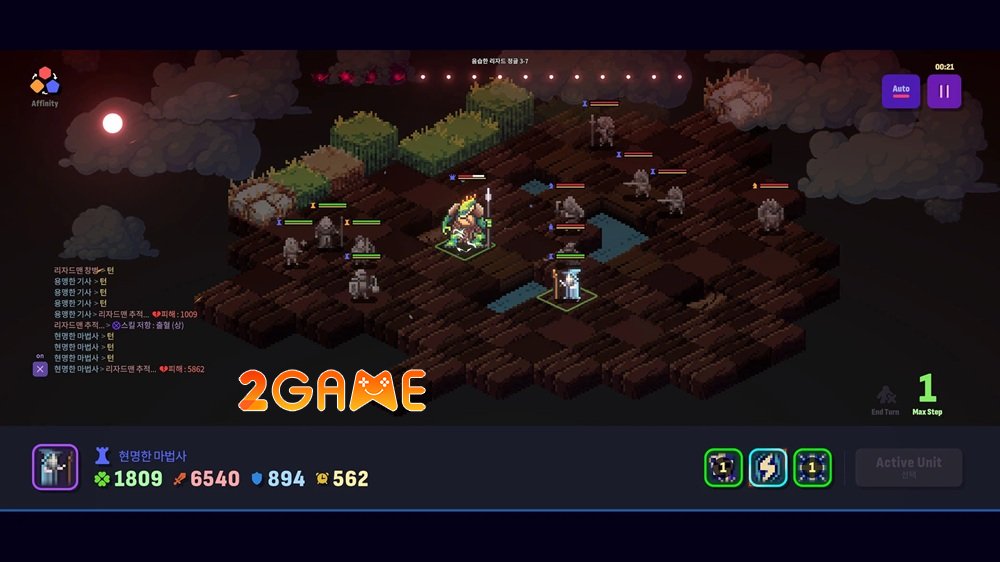Image resolution: width=1000 pixels, height=562 pixels.
Task: Close the combat log with the X button
Action: (x=40, y=369)
